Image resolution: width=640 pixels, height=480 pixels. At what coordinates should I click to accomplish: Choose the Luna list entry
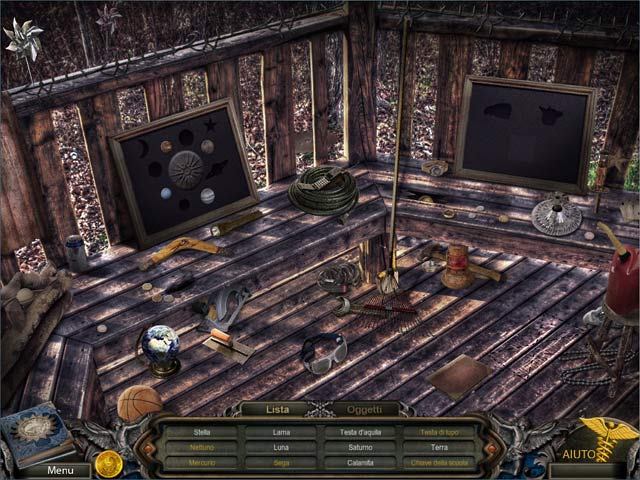pyautogui.click(x=280, y=447)
